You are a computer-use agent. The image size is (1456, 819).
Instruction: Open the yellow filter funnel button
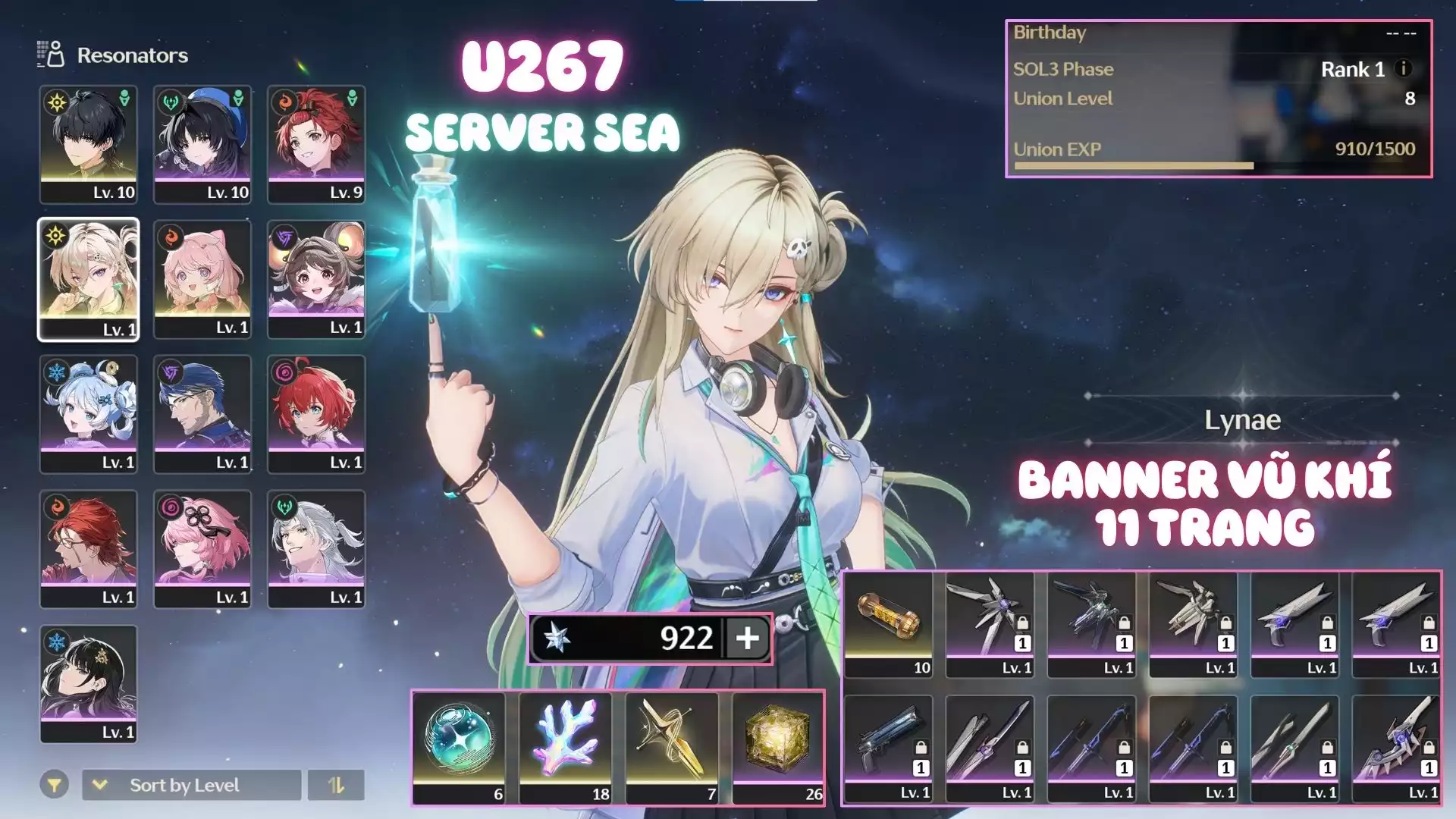[55, 785]
